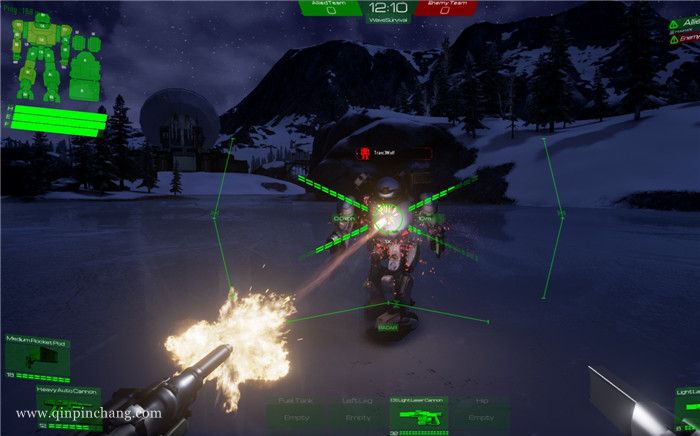The width and height of the screenshot is (700, 436).
Task: Click the Allied Team score panel
Action: pos(330,9)
